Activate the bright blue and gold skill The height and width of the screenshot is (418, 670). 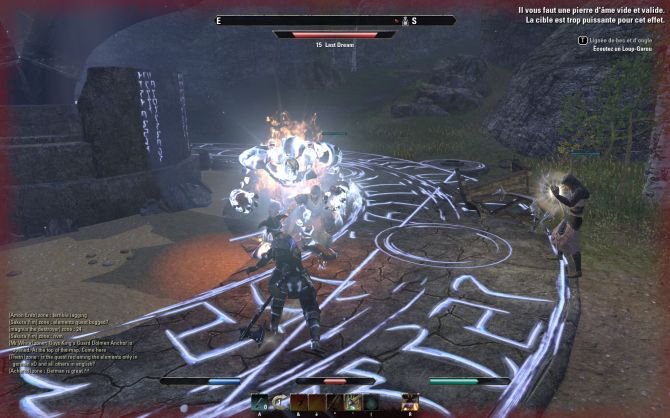click(x=353, y=403)
